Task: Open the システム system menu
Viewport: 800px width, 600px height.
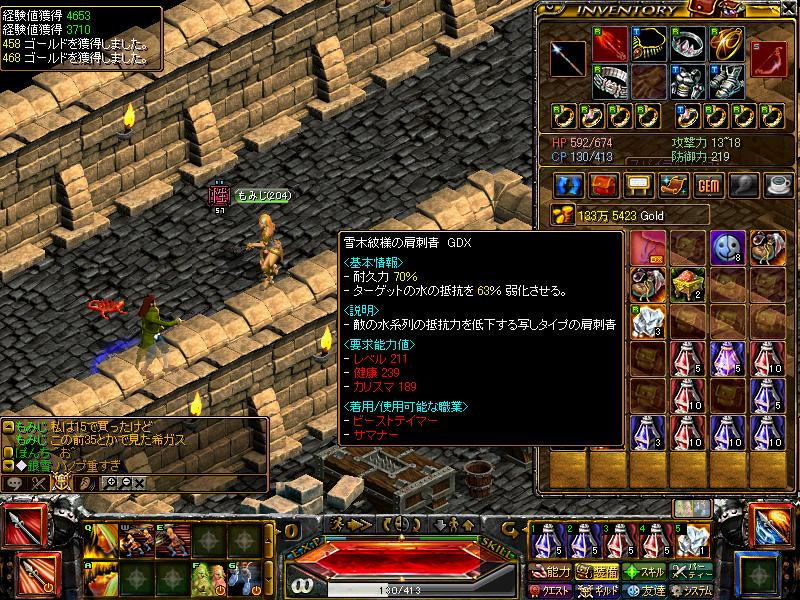Action: pyautogui.click(x=692, y=590)
